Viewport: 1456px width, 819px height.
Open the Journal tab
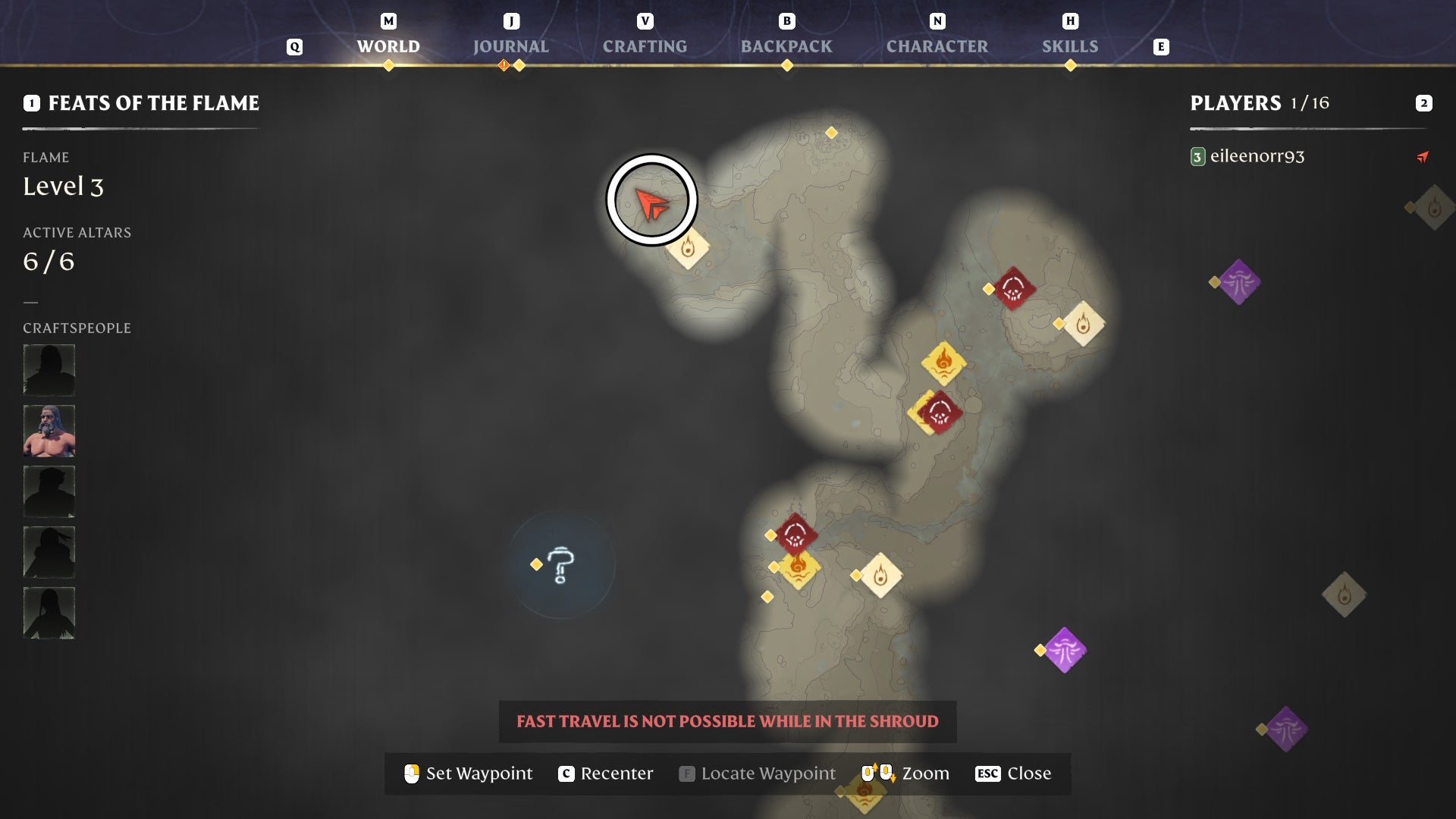point(510,46)
